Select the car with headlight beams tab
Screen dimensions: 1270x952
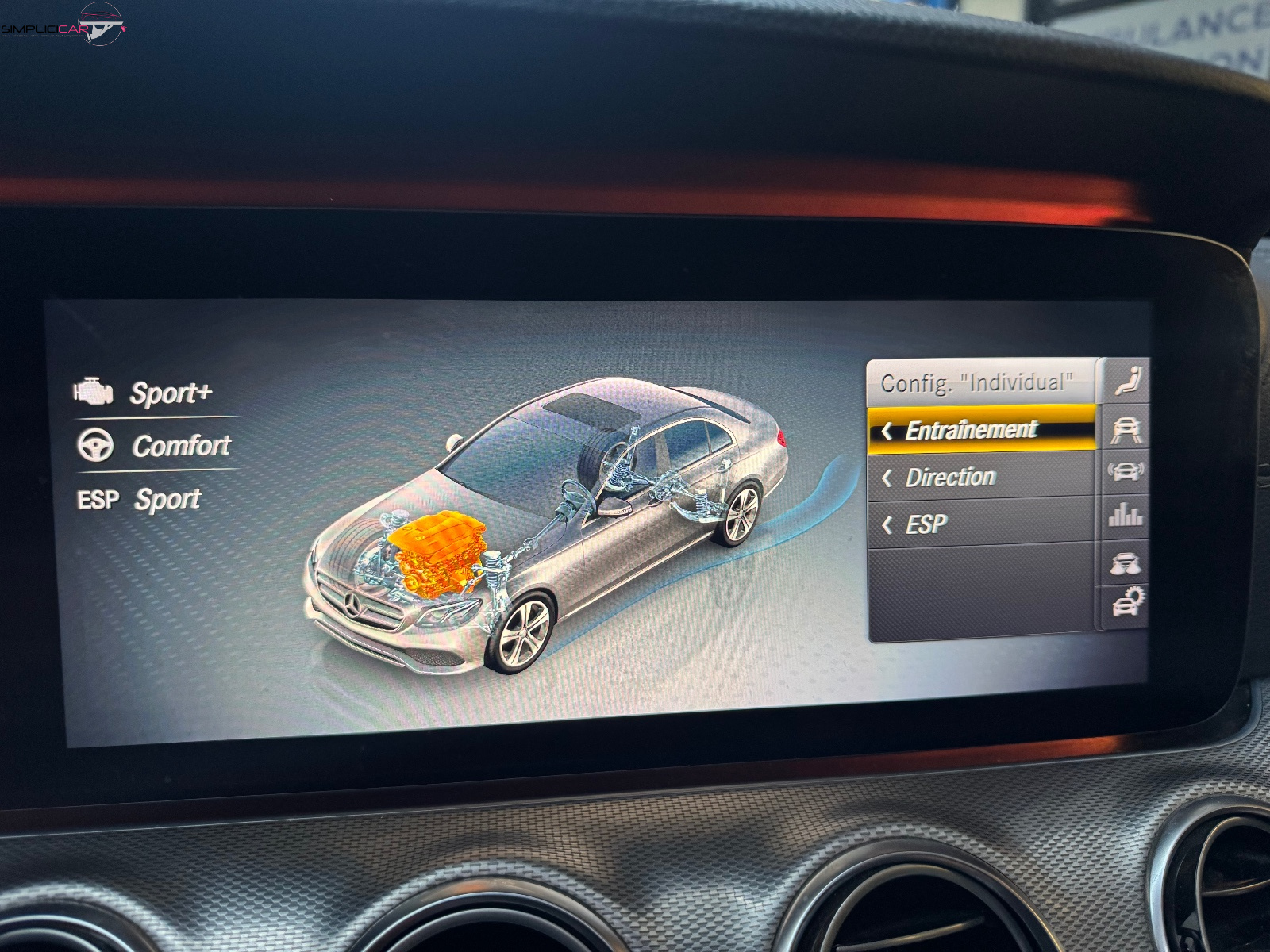point(1126,562)
